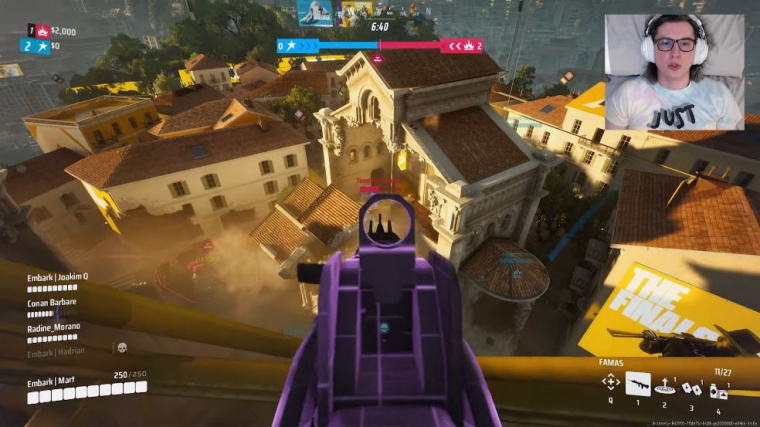This screenshot has width=760, height=427.
Task: Select downed teammate Embark | Hadrian
Action: click(x=56, y=351)
